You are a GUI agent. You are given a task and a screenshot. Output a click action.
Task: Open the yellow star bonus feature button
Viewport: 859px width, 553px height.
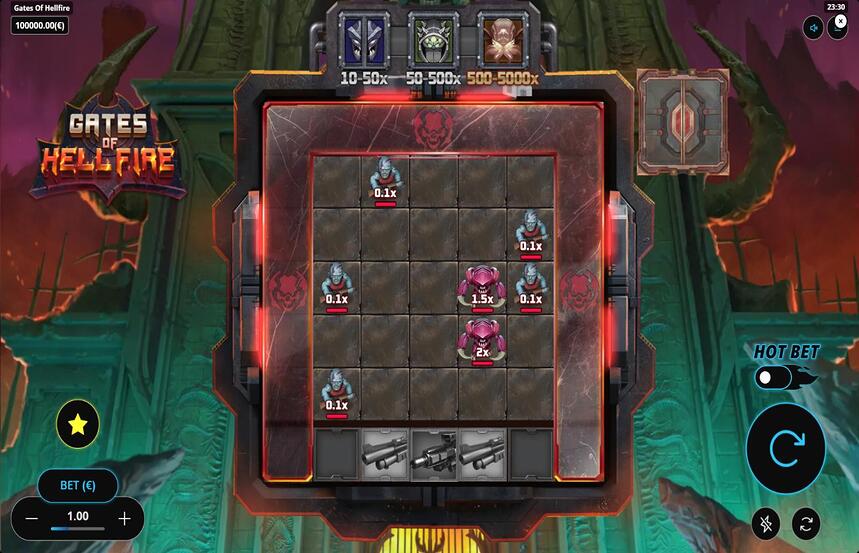(77, 424)
